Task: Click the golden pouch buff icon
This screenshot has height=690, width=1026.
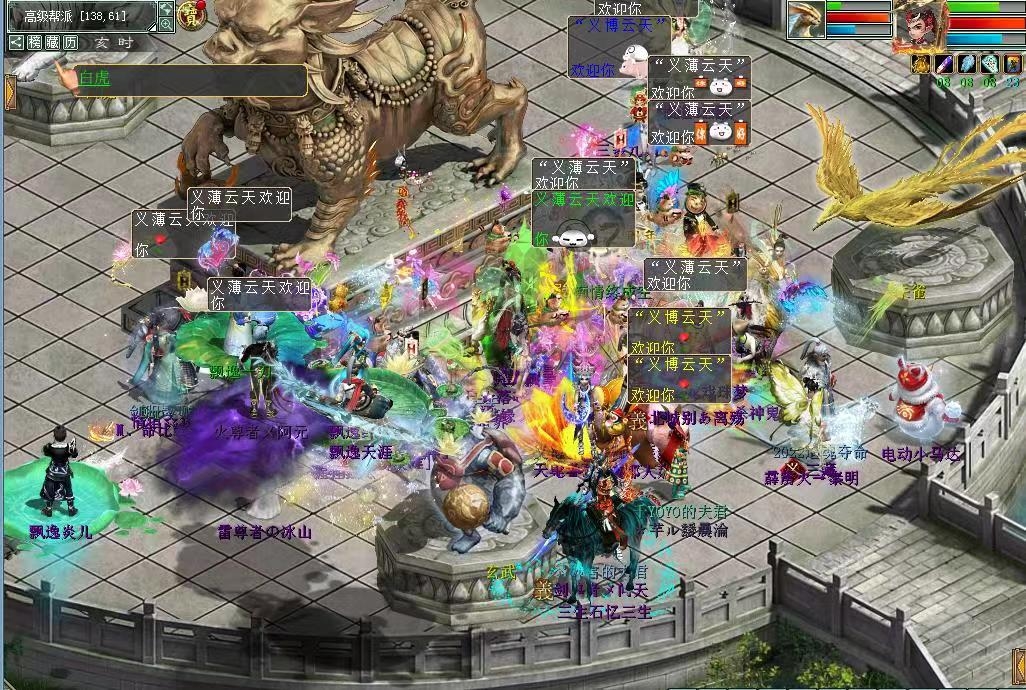Action: tap(921, 64)
